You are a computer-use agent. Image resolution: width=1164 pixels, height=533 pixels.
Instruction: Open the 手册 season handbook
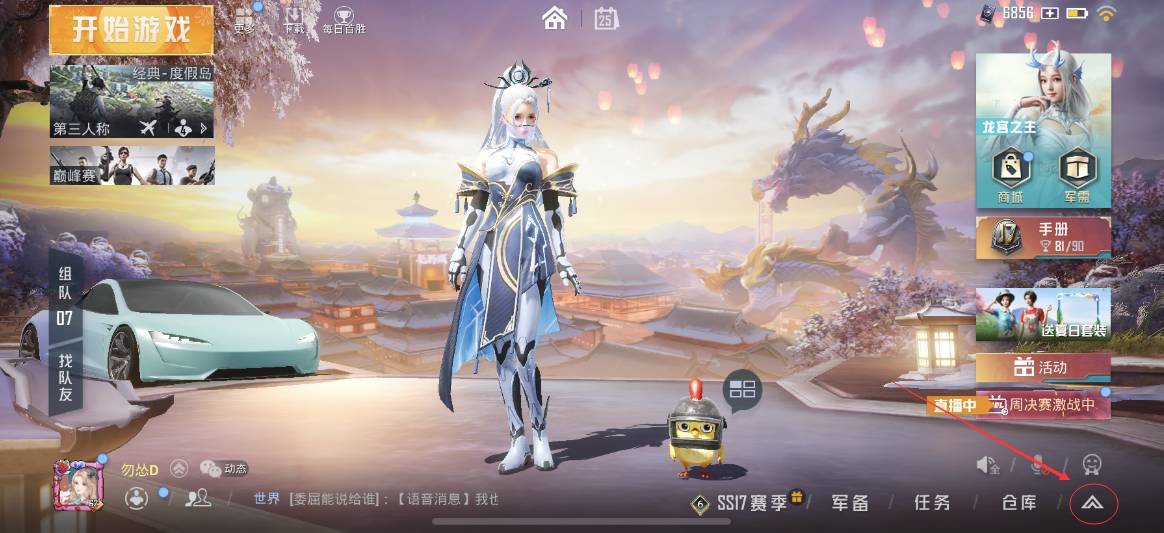pos(1043,237)
